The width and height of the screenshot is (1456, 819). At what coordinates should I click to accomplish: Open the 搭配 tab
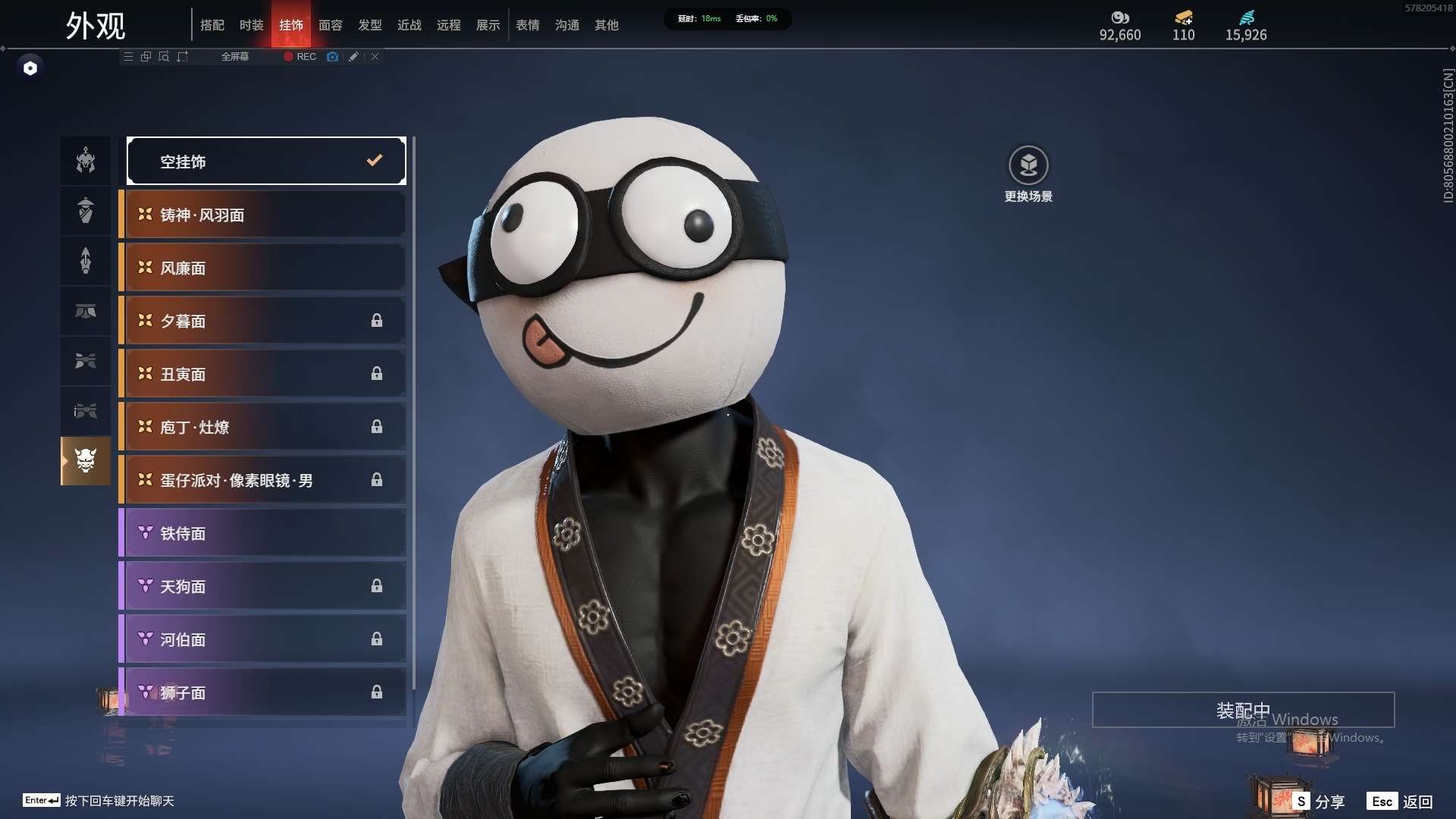coord(212,25)
